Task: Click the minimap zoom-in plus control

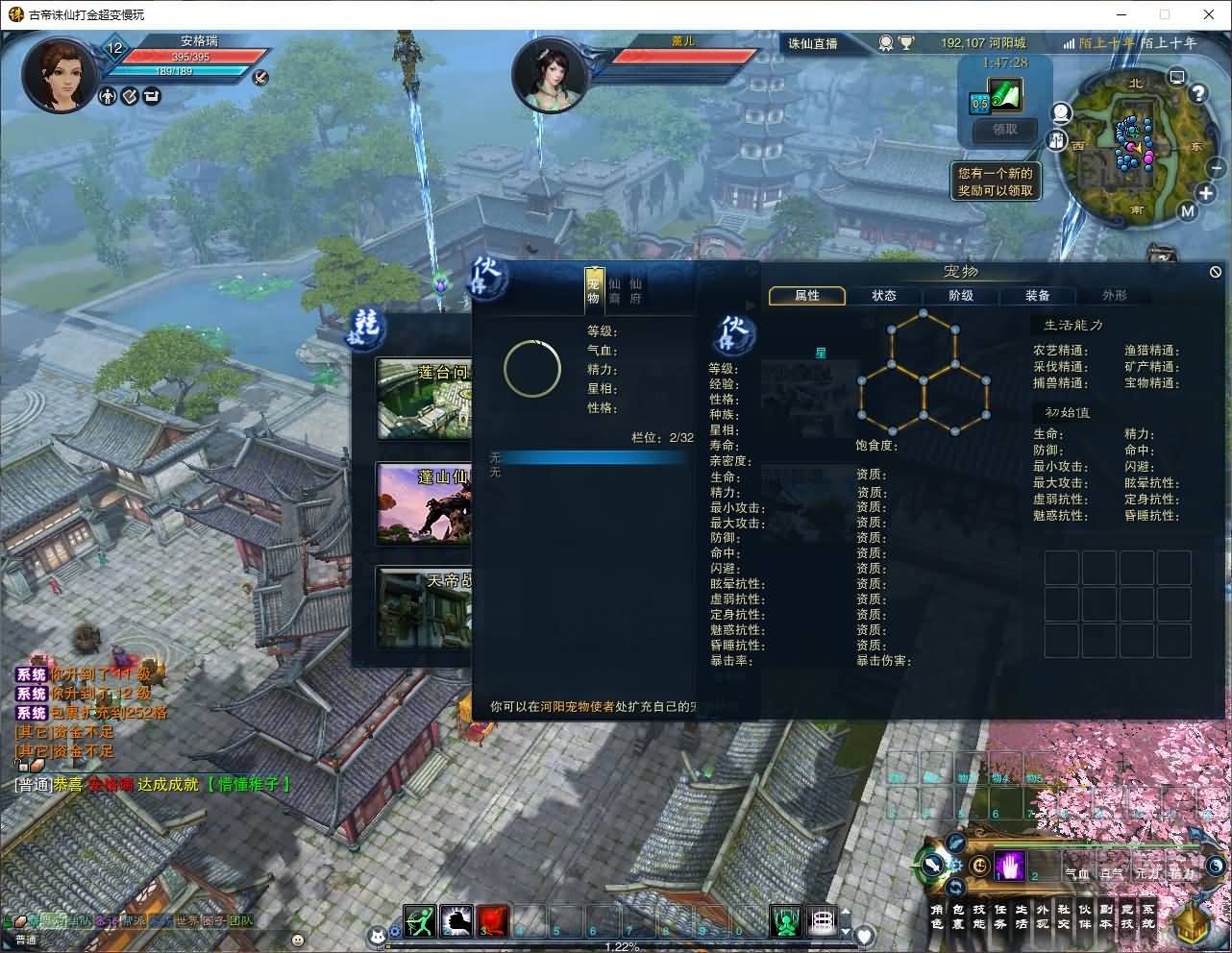Action: point(1205,193)
